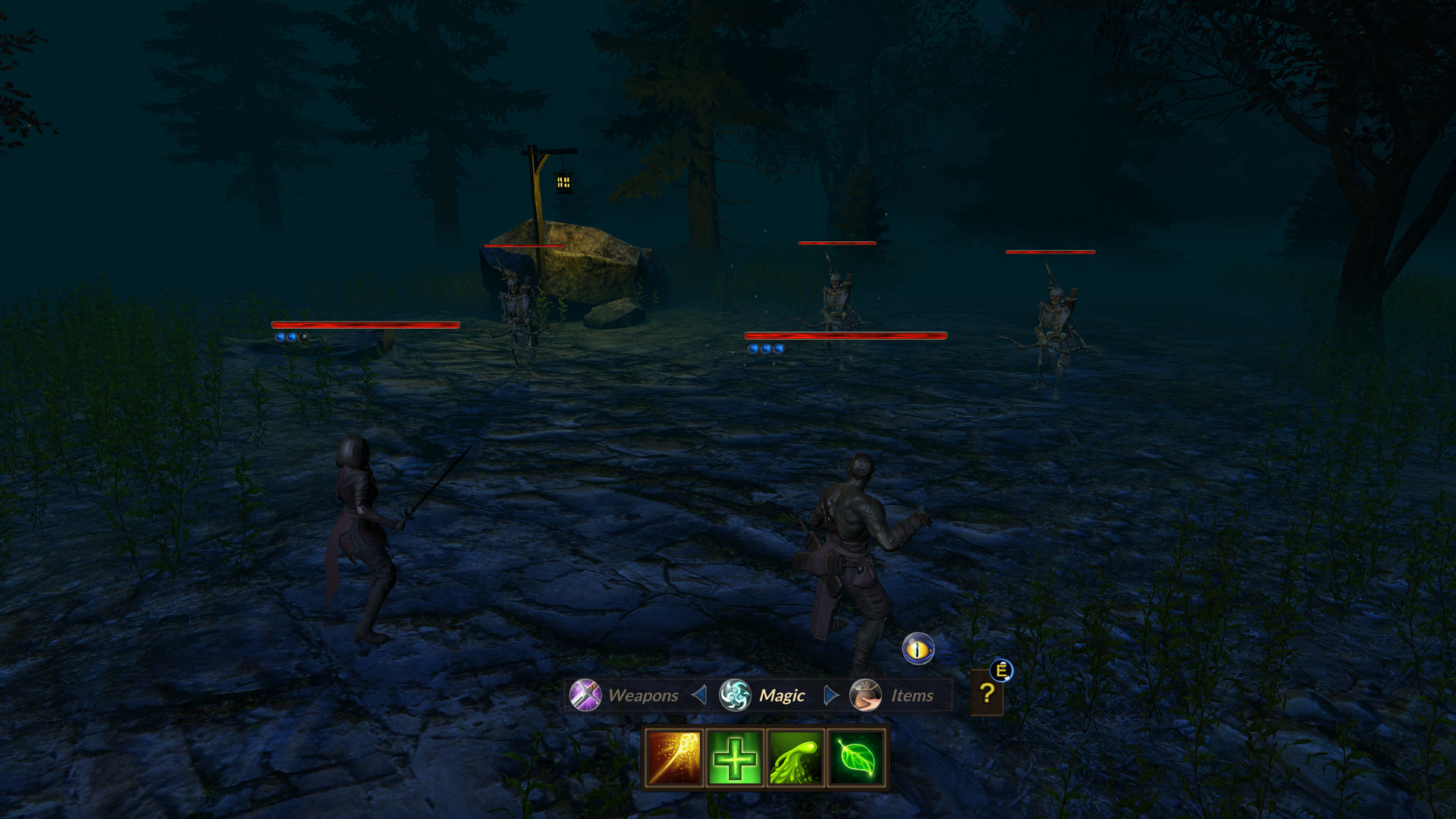Viewport: 1456px width, 819px height.
Task: Select the Weapons tab
Action: tap(645, 695)
